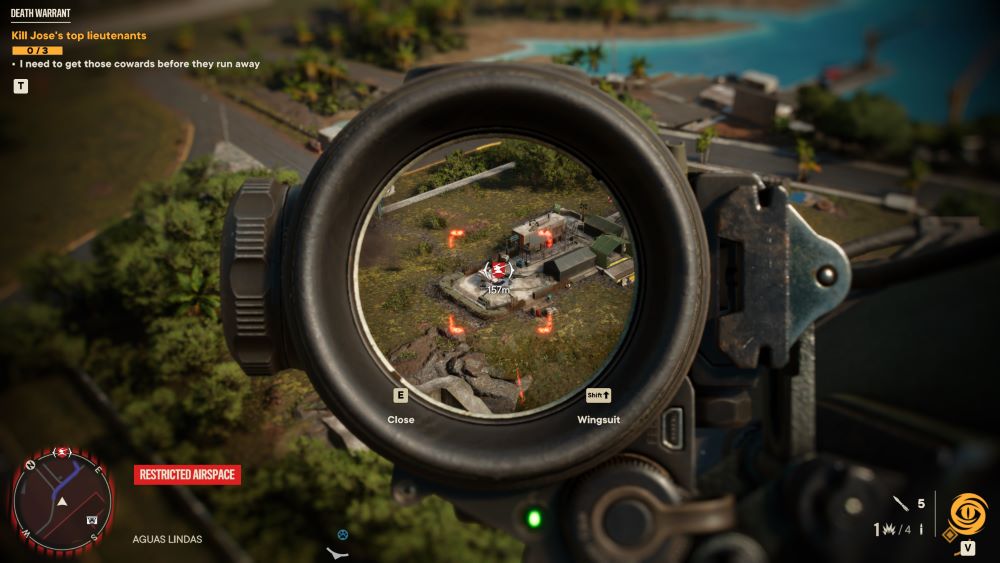Click the red objective marker showing 157m
Image resolution: width=1000 pixels, height=563 pixels.
[x=498, y=270]
